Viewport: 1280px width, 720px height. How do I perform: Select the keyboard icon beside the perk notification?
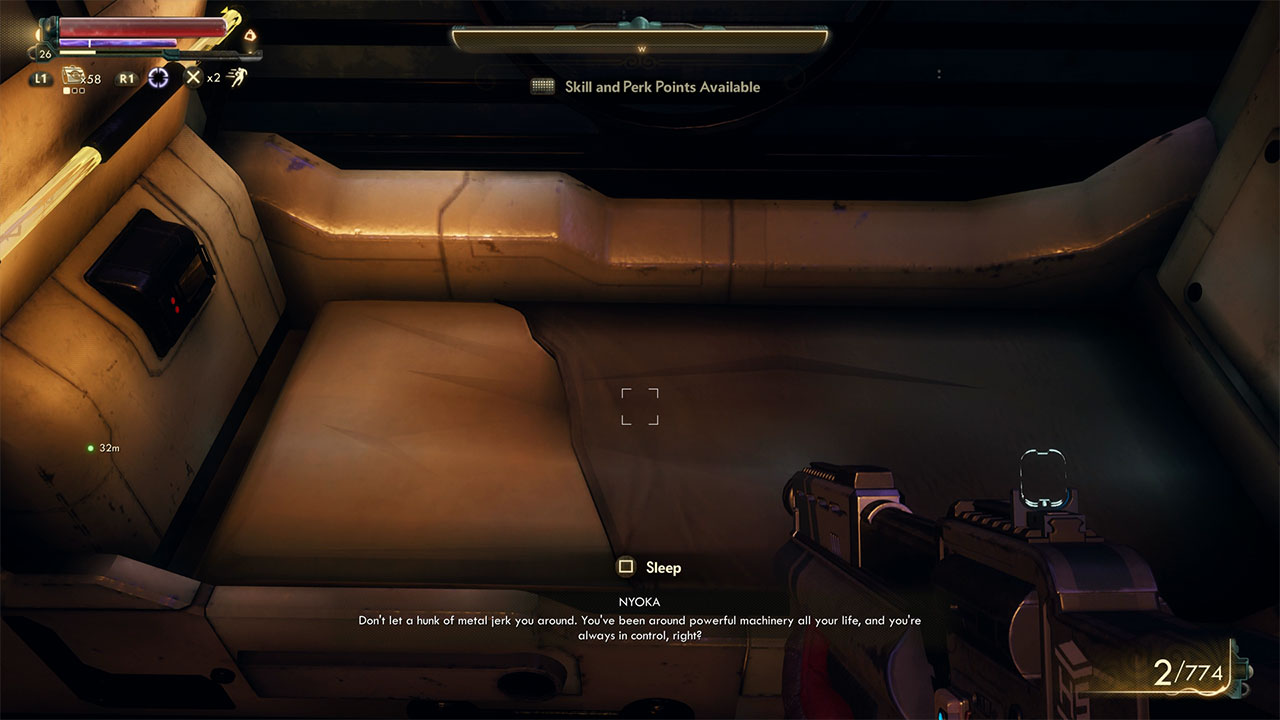pos(541,87)
